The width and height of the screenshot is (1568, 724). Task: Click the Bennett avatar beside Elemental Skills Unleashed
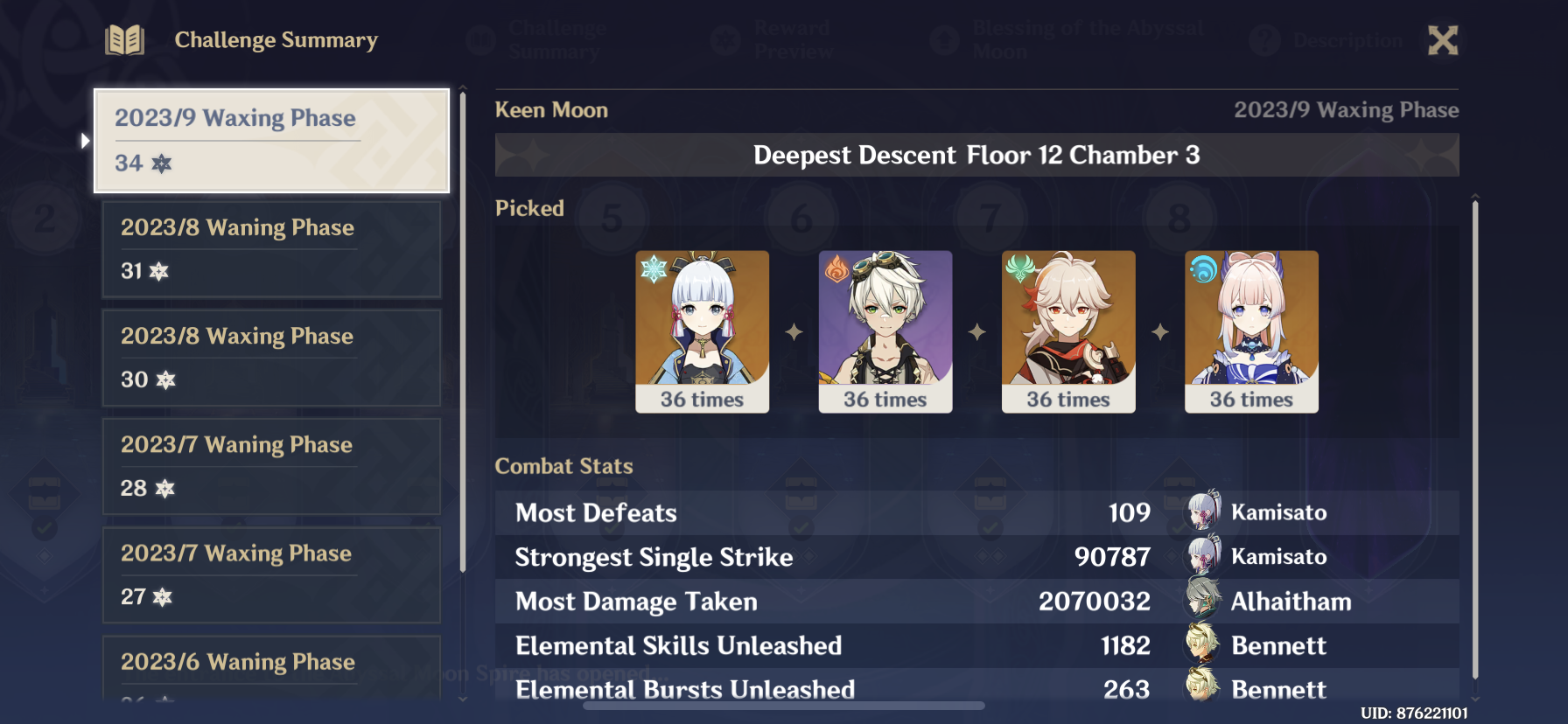pos(1201,645)
